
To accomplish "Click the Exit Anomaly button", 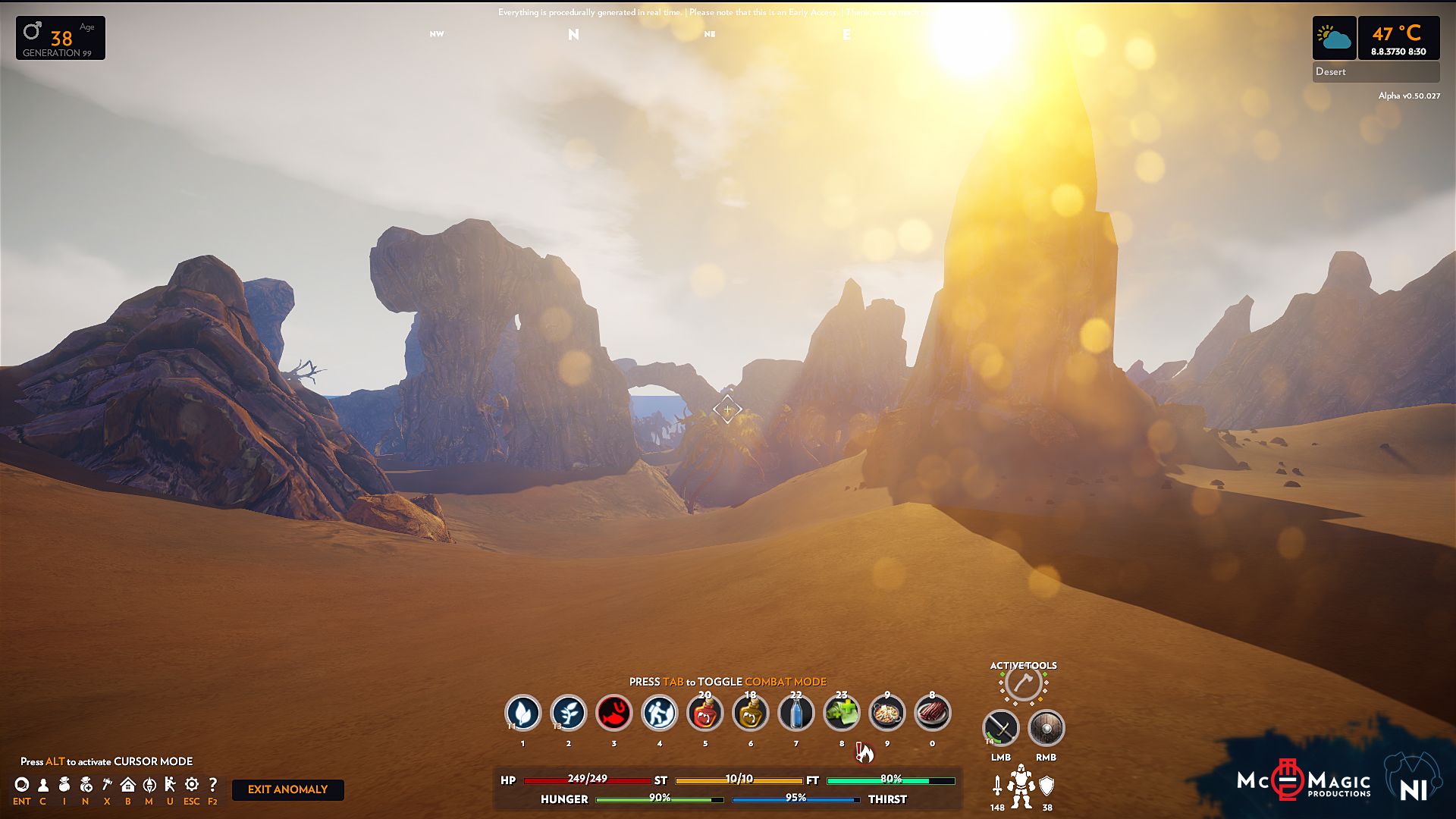I will point(287,789).
